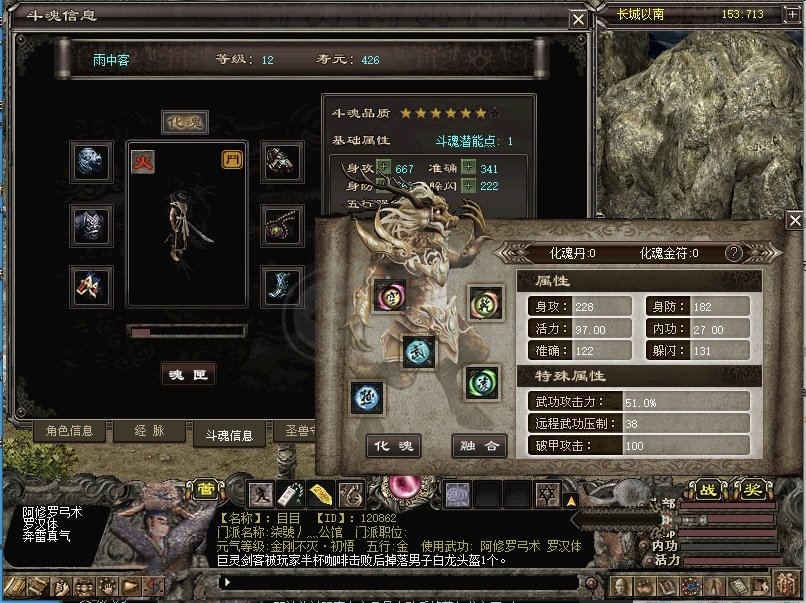Image resolution: width=806 pixels, height=603 pixels.
Task: Add a point to 准确 attribute
Action: [468, 168]
